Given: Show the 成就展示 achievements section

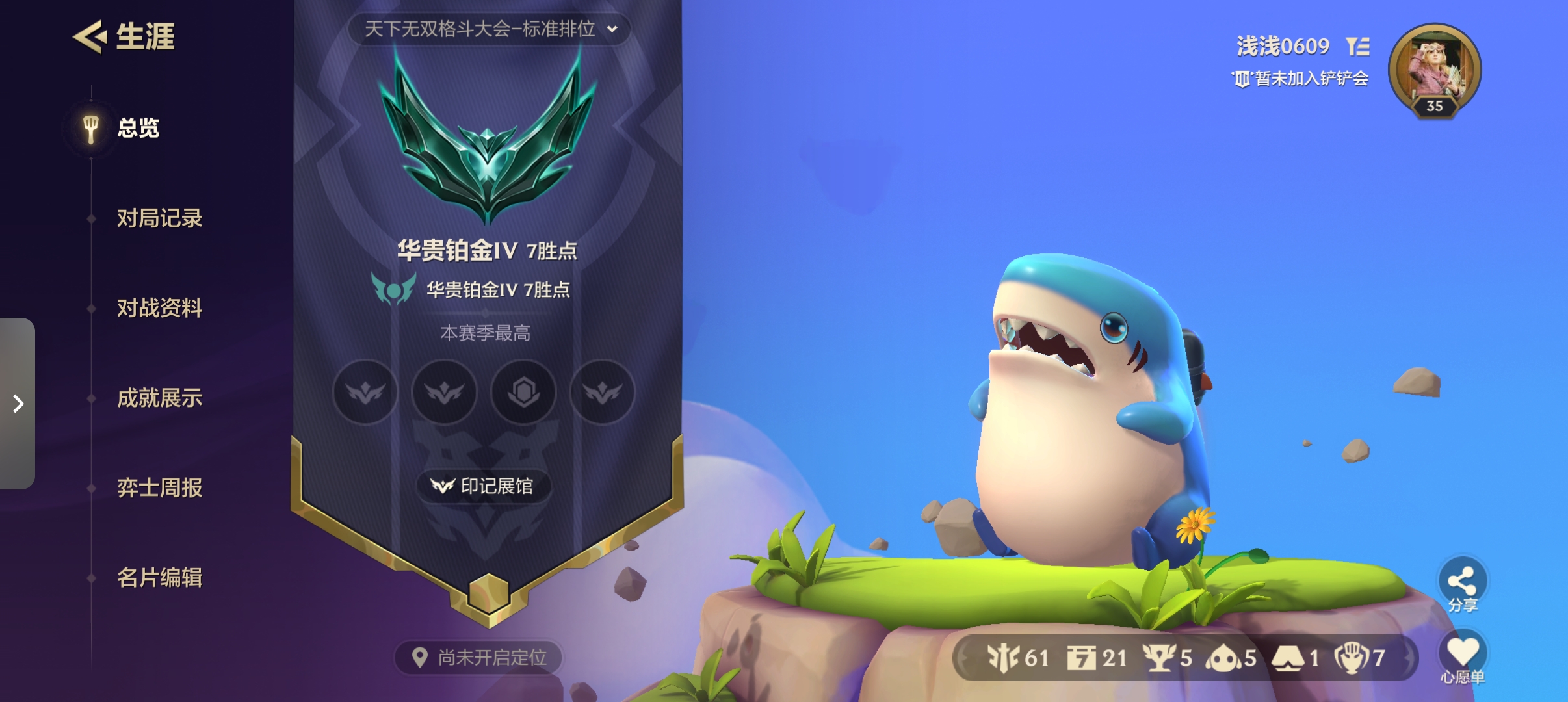Looking at the screenshot, I should click(x=159, y=398).
